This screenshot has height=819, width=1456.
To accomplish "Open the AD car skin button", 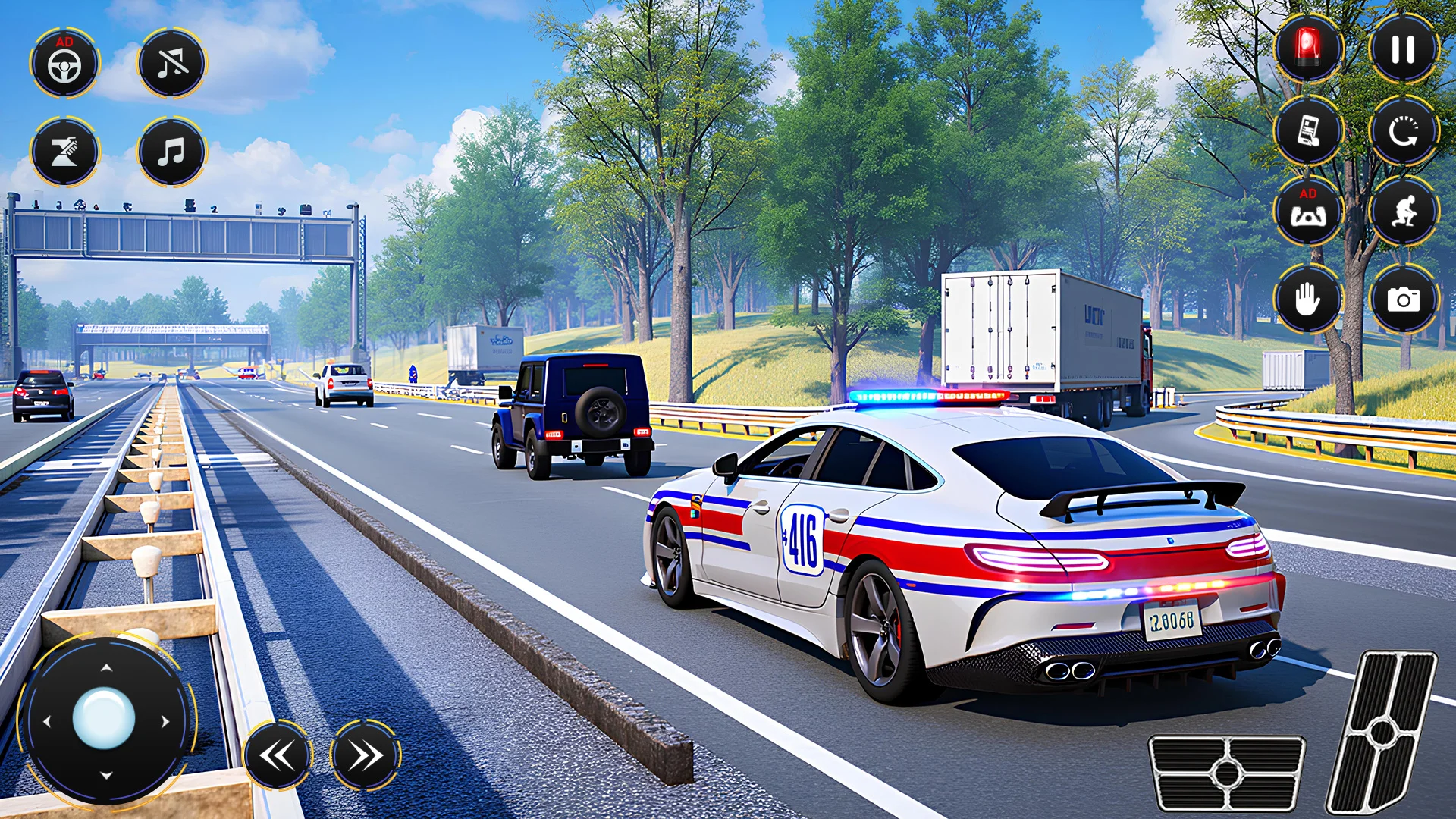I will (x=1307, y=212).
